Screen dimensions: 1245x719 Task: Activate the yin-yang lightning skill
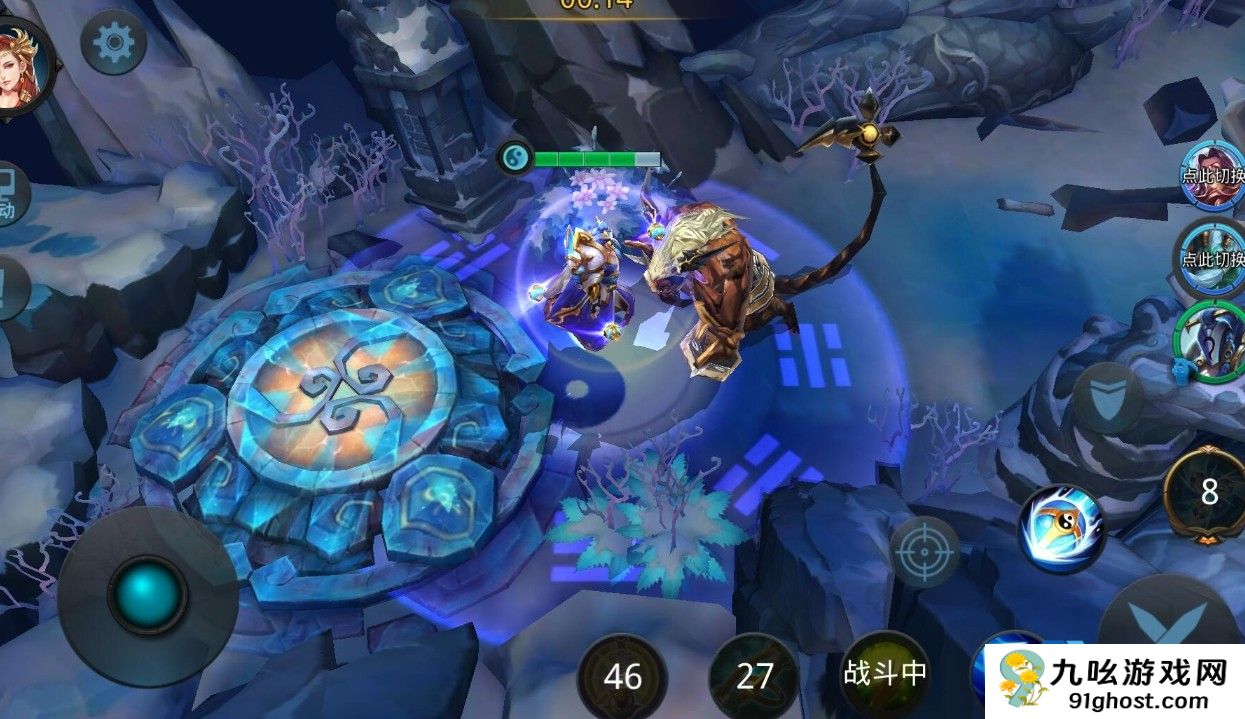pos(1060,528)
